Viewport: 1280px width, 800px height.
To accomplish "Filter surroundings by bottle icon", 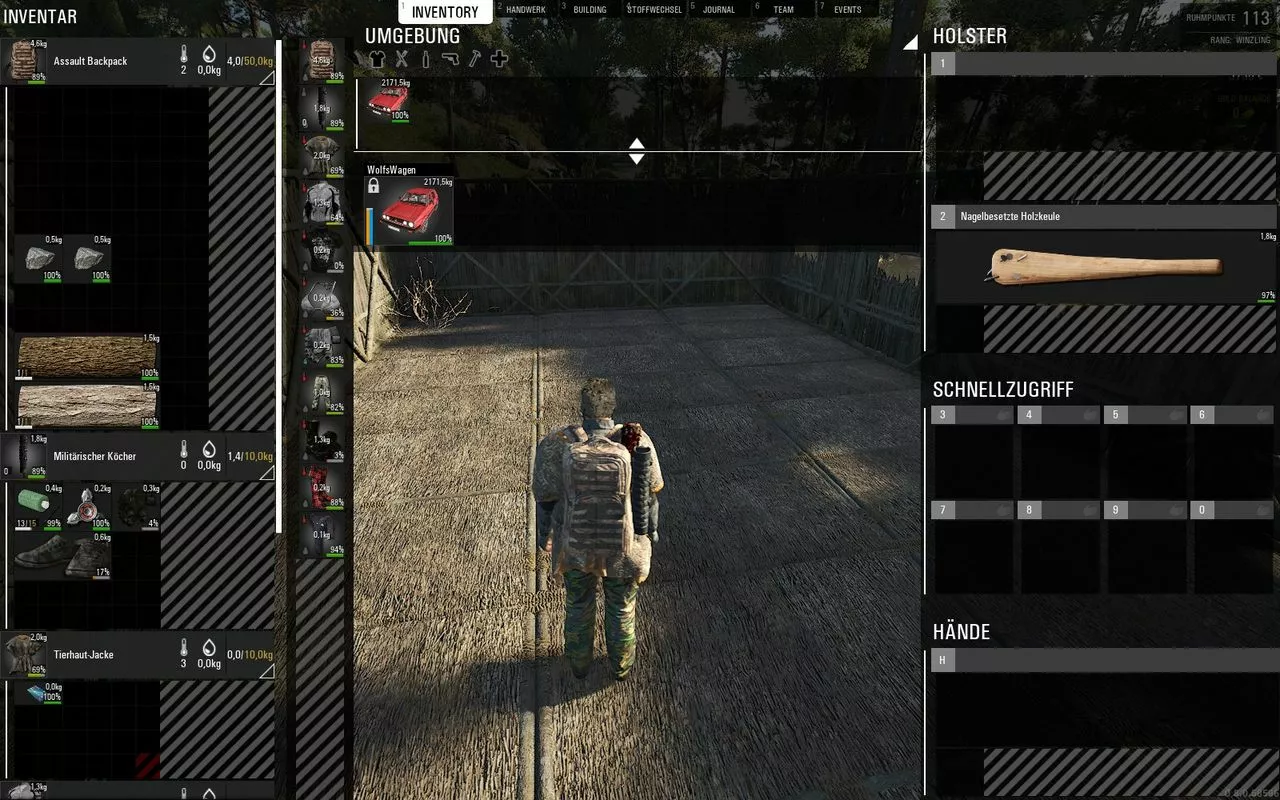I will [x=425, y=59].
